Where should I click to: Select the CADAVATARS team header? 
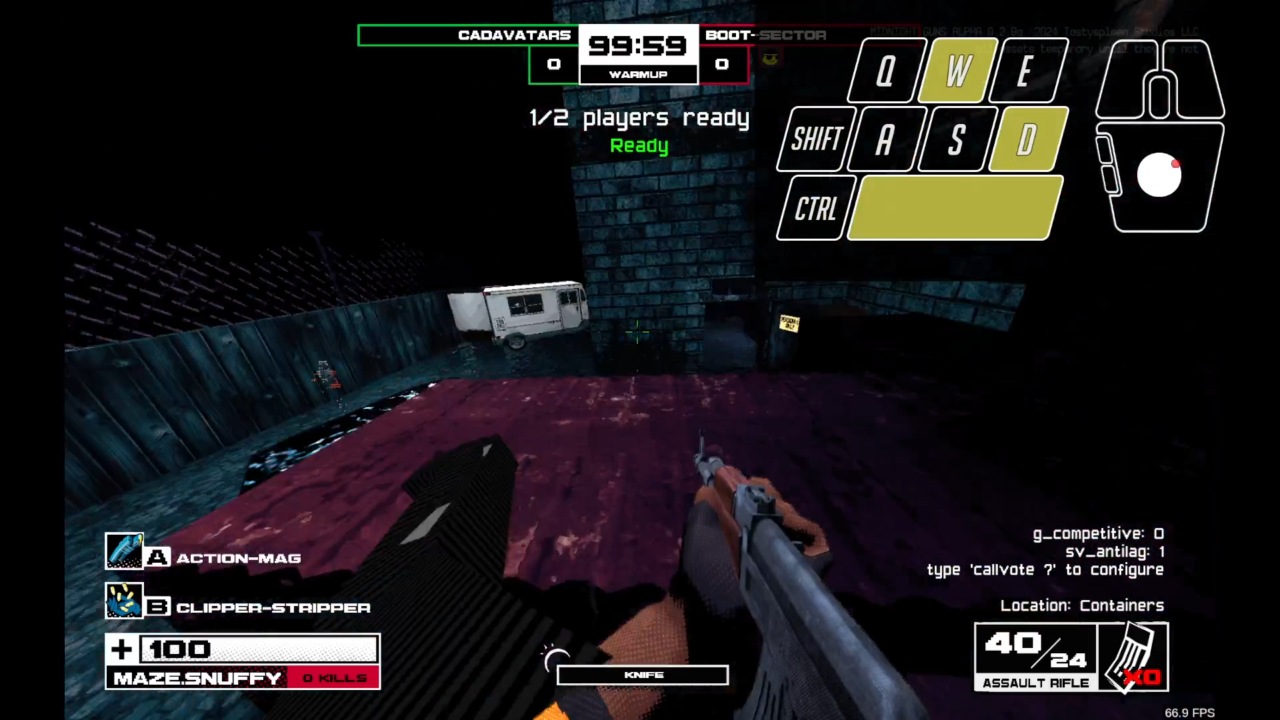(514, 35)
